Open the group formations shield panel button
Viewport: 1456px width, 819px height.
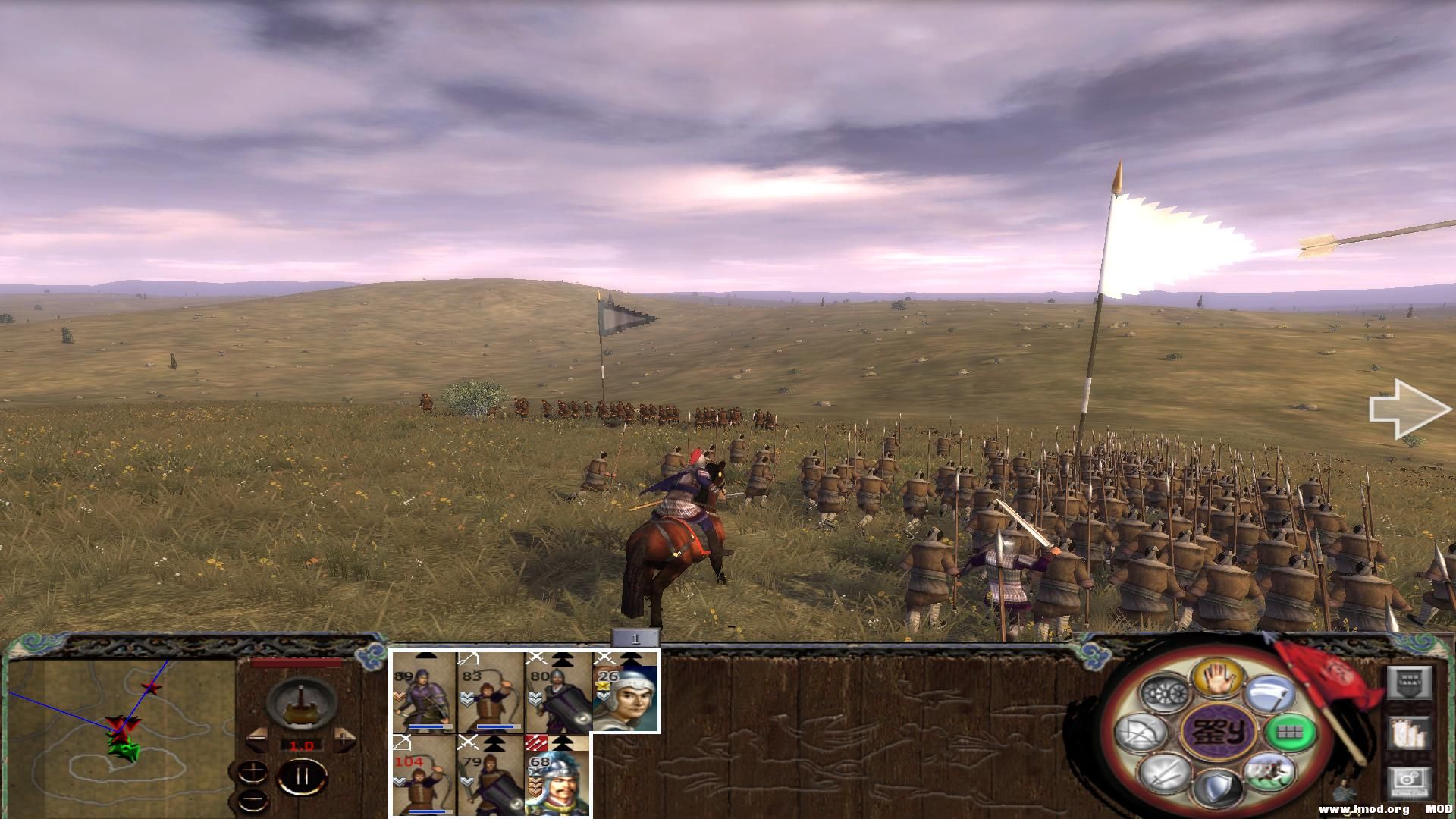point(1409,682)
